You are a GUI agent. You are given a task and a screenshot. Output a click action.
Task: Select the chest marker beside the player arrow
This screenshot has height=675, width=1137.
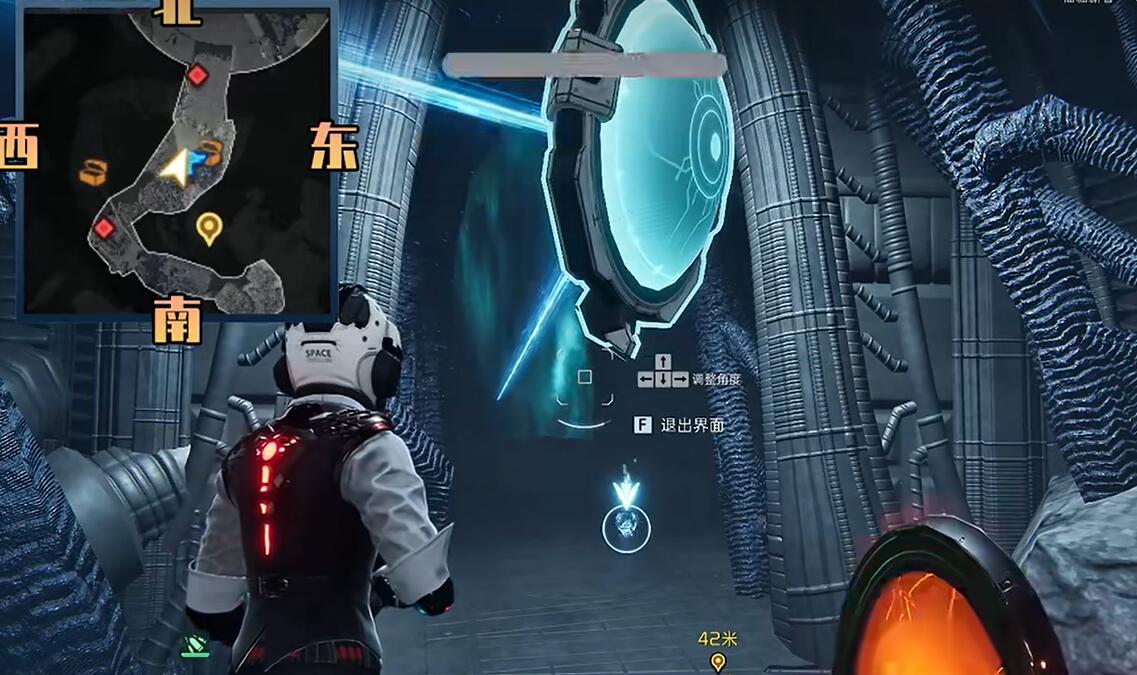point(209,152)
